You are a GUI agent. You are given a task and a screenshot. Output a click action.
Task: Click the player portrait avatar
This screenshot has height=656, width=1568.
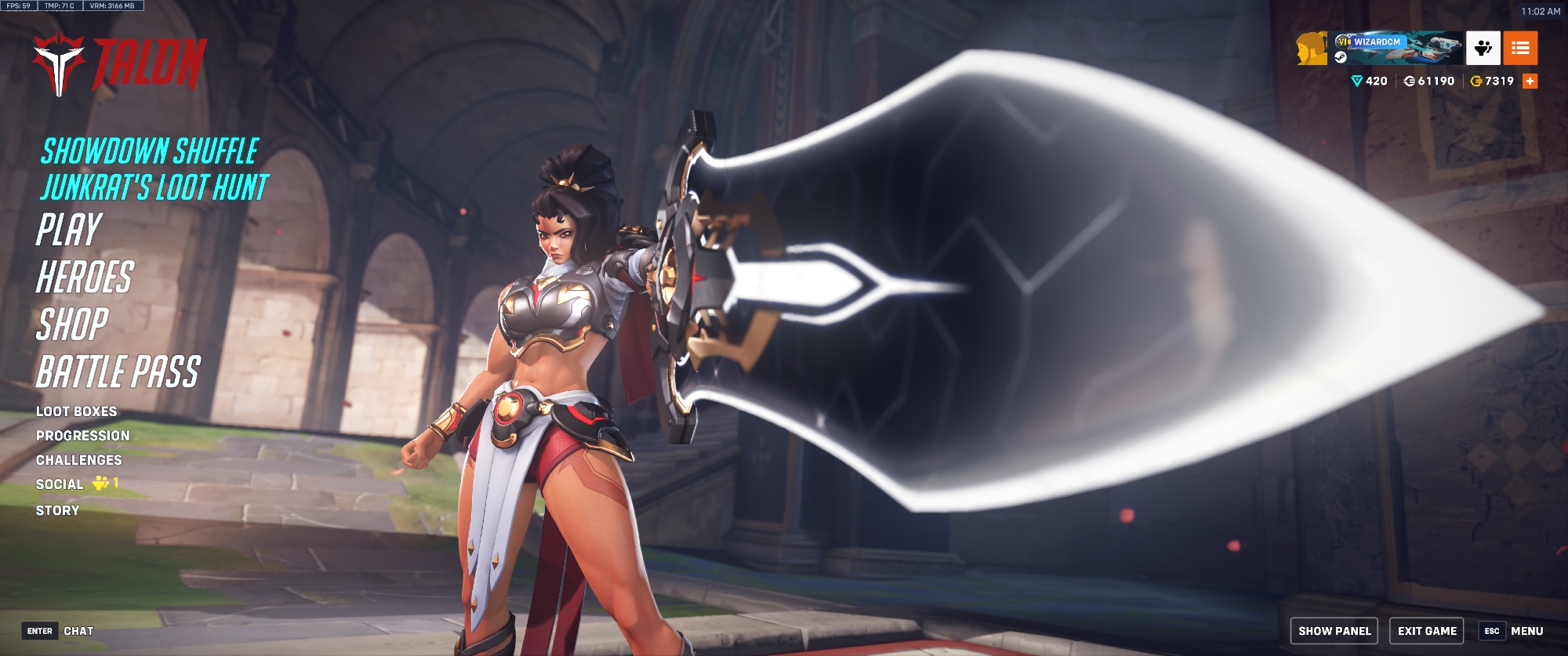[1311, 48]
